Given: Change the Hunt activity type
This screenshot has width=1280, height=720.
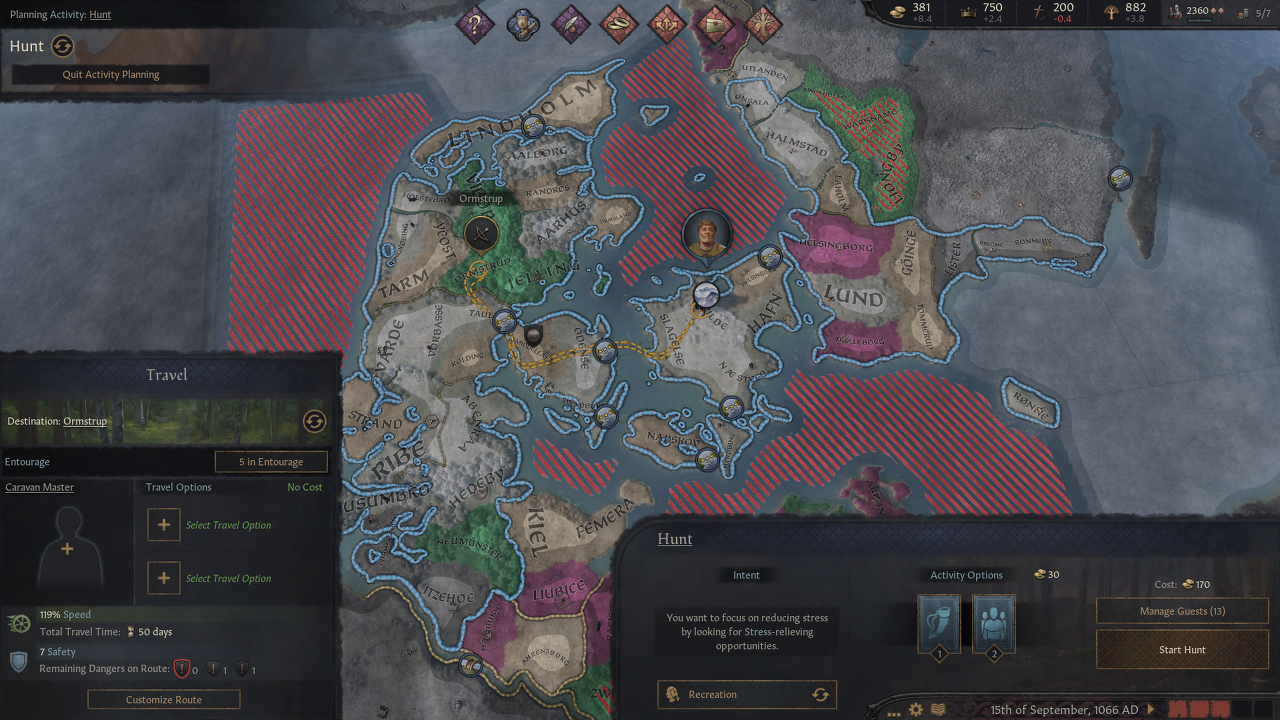Looking at the screenshot, I should (63, 46).
